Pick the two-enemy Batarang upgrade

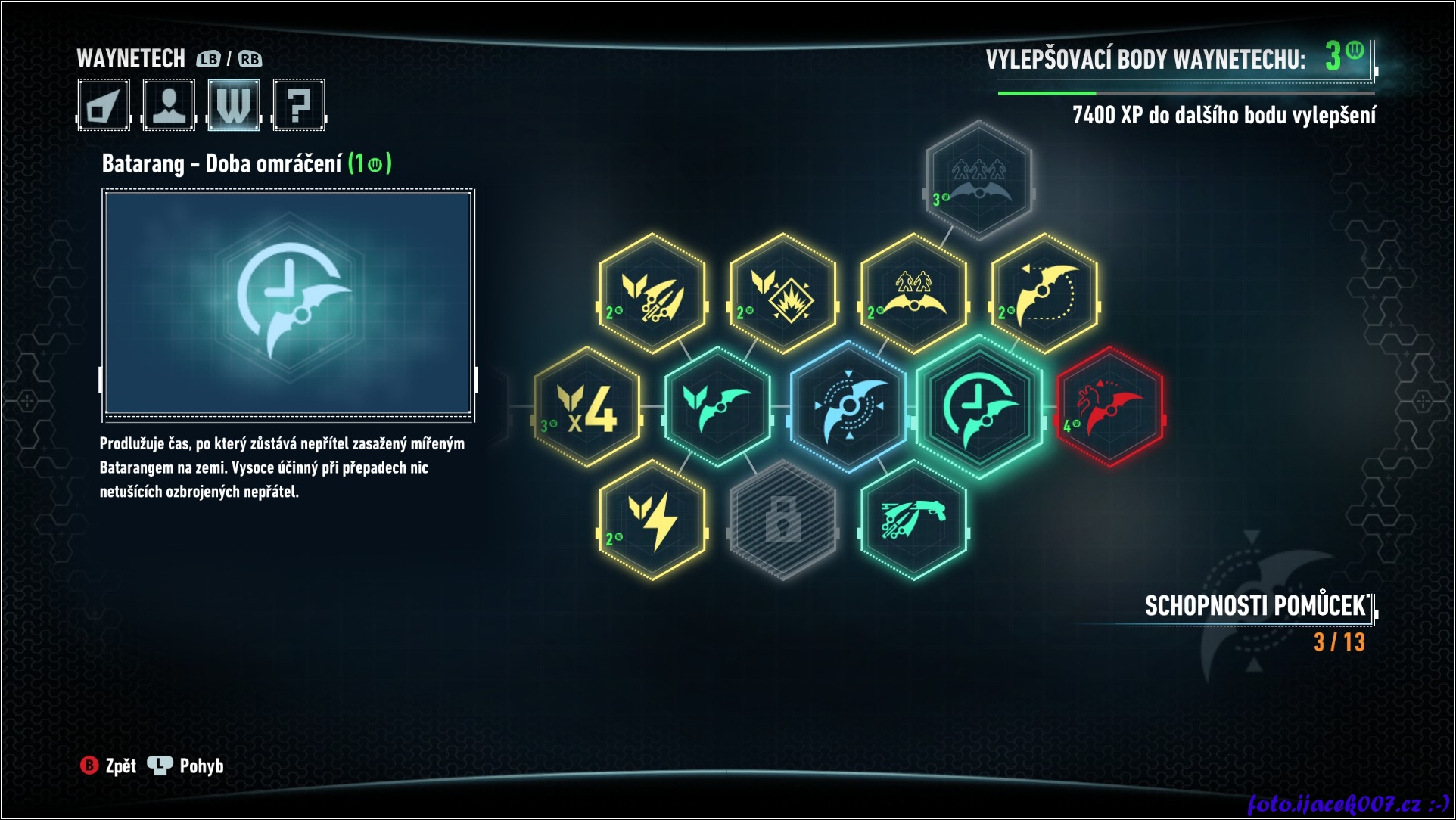[x=914, y=294]
